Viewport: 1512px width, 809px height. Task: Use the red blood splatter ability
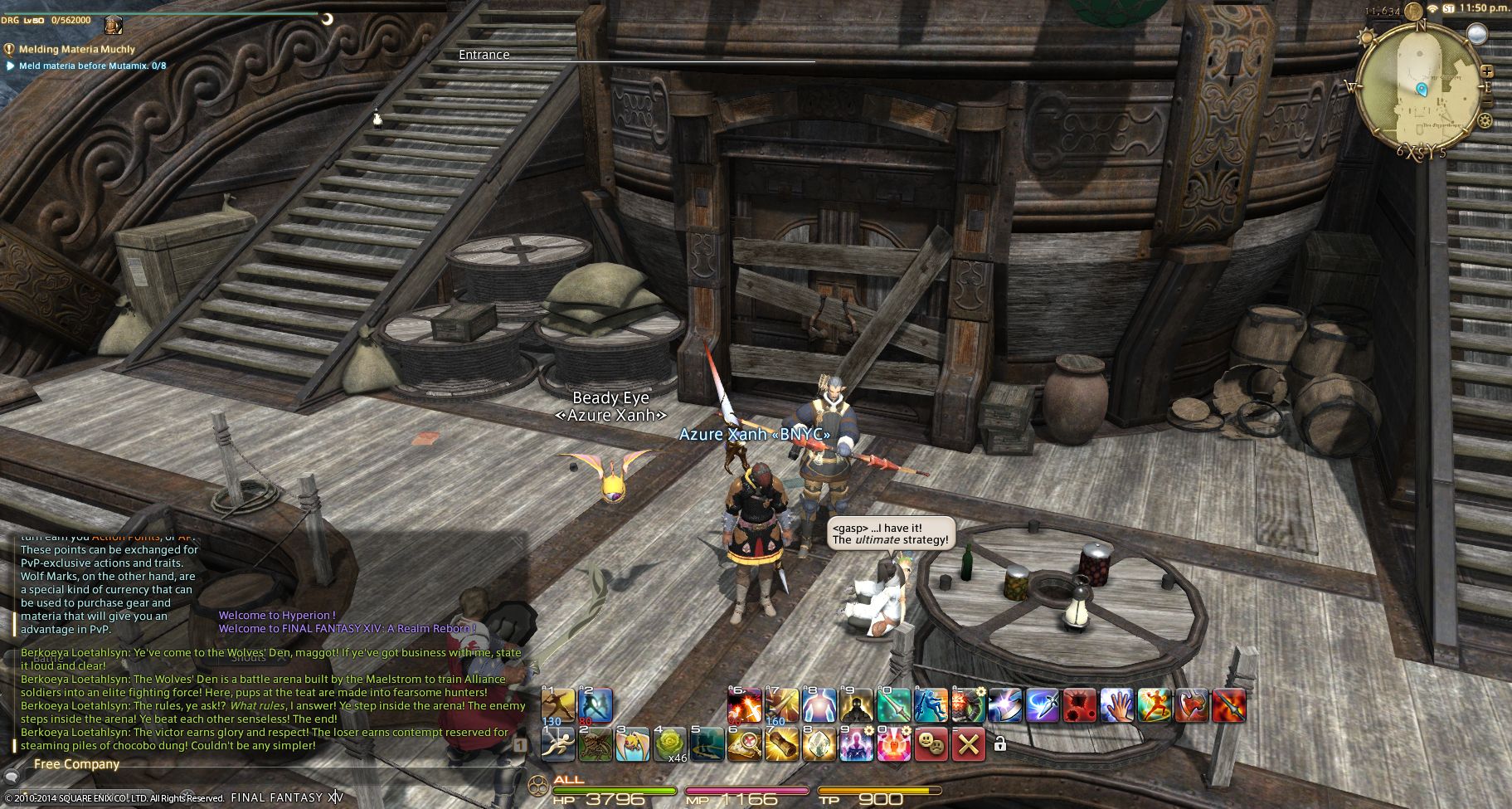(1079, 704)
